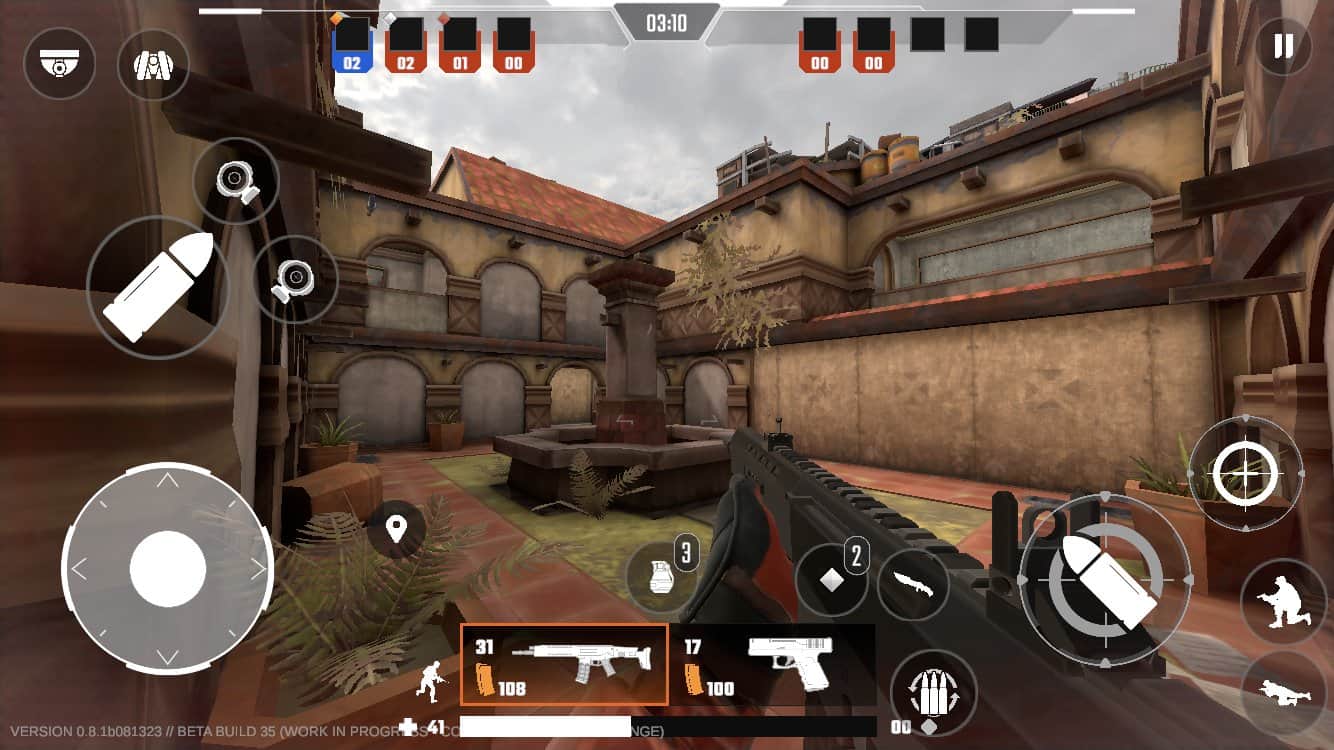This screenshot has height=750, width=1334.
Task: Place a ping with the location pin button
Action: coord(396,529)
